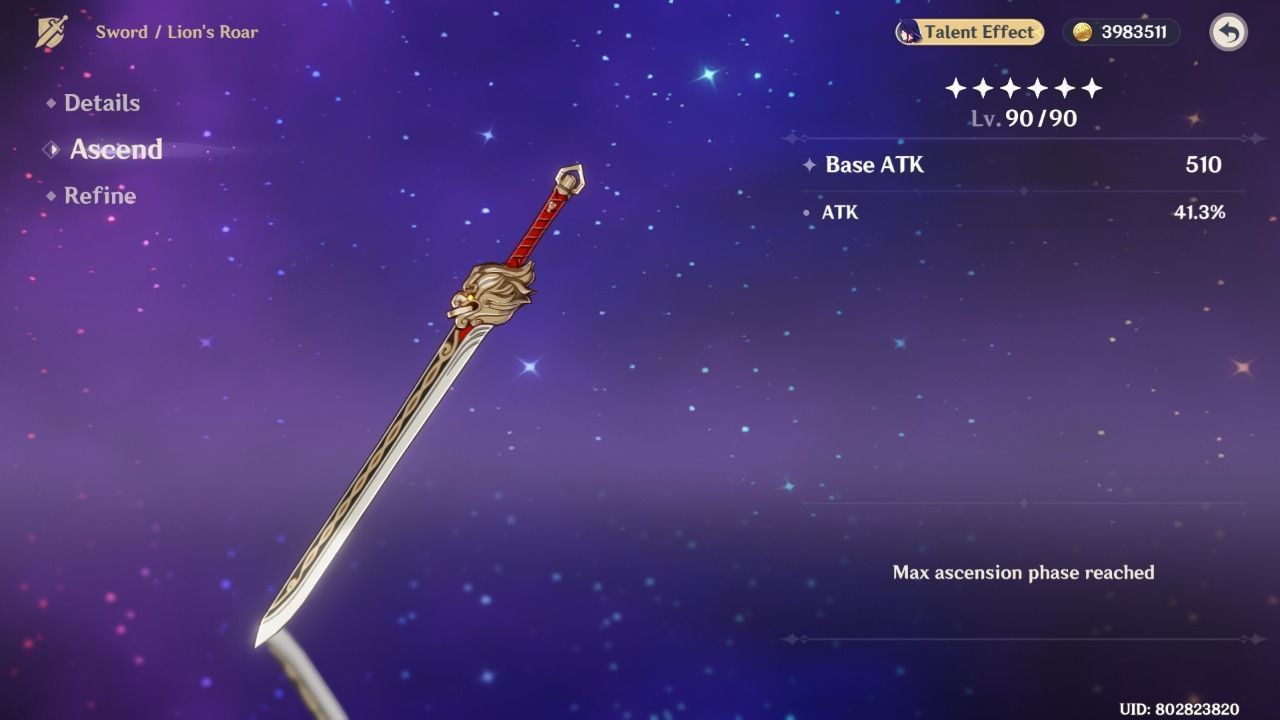Click the diamond marker beside Details
The height and width of the screenshot is (720, 1280).
pyautogui.click(x=50, y=103)
